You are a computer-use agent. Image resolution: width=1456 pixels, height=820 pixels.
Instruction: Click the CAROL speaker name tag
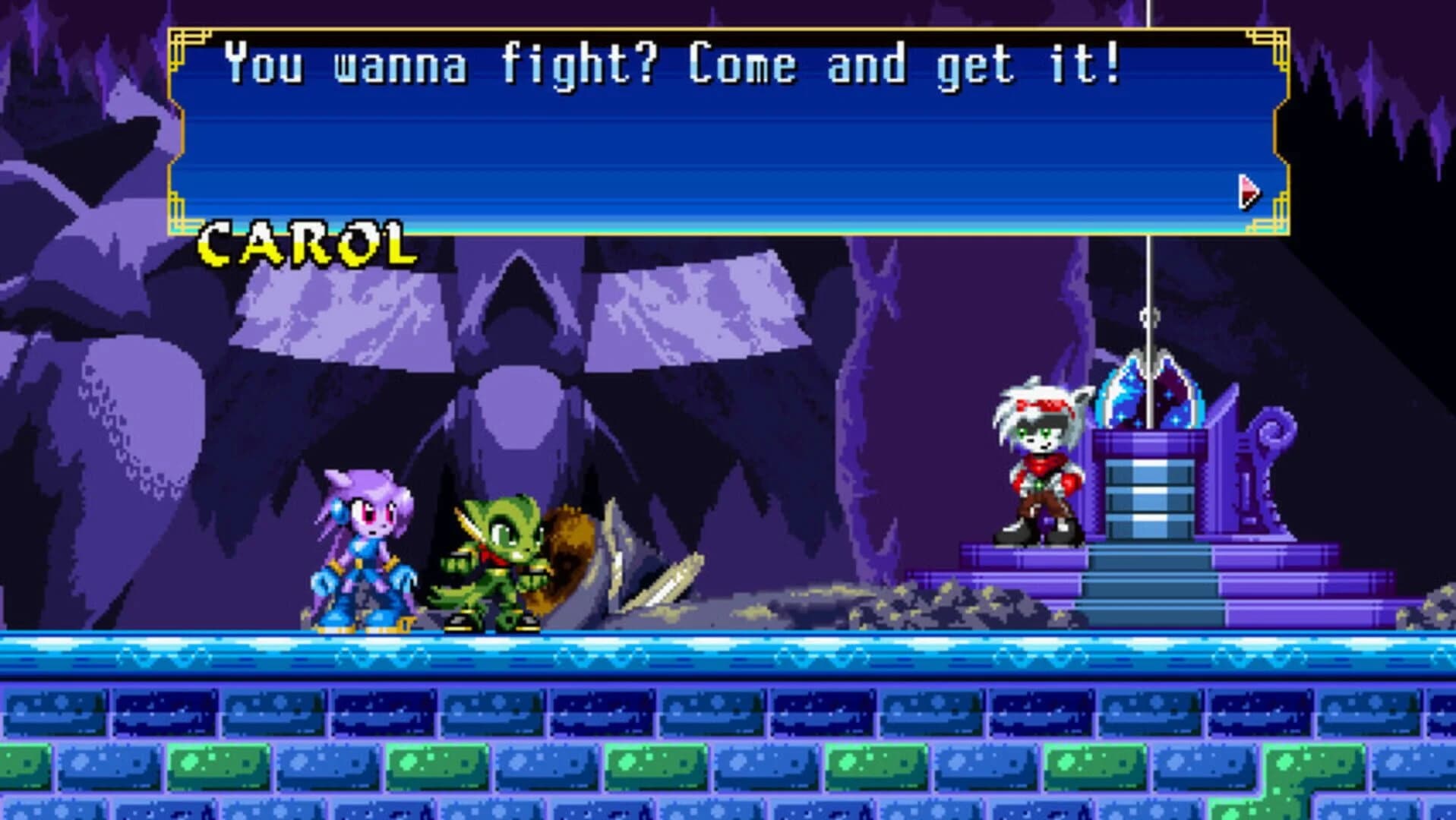click(304, 241)
